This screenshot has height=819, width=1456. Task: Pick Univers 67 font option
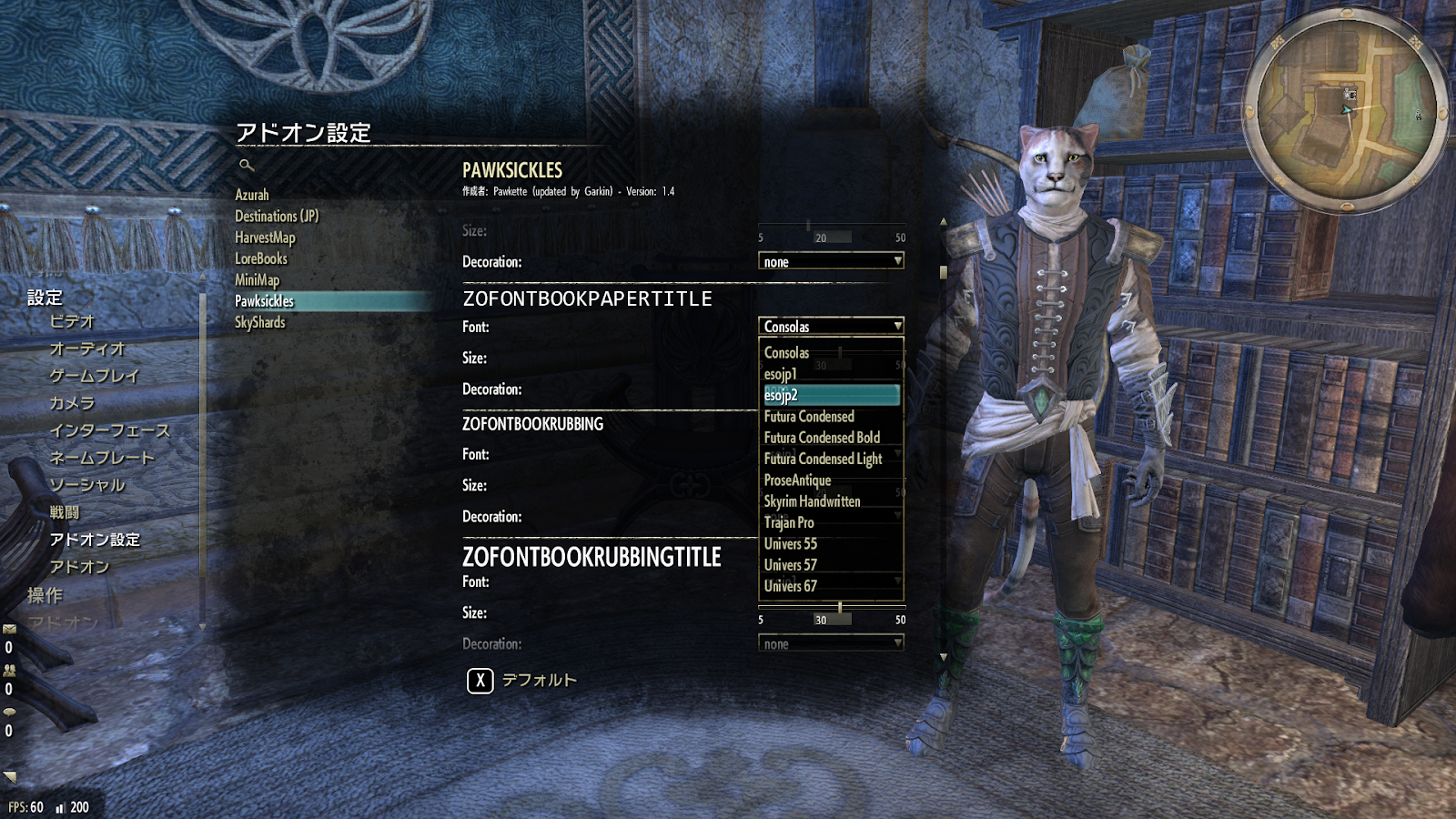point(791,586)
